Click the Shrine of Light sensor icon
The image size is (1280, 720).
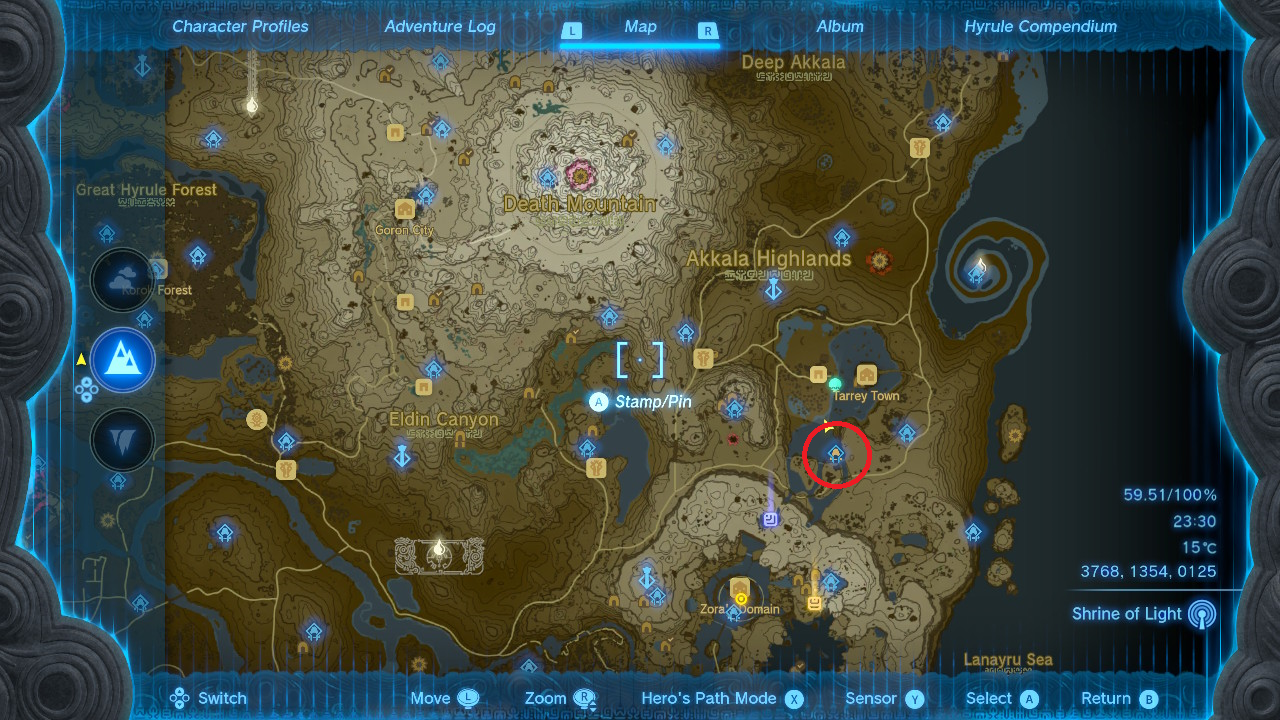pos(1203,614)
